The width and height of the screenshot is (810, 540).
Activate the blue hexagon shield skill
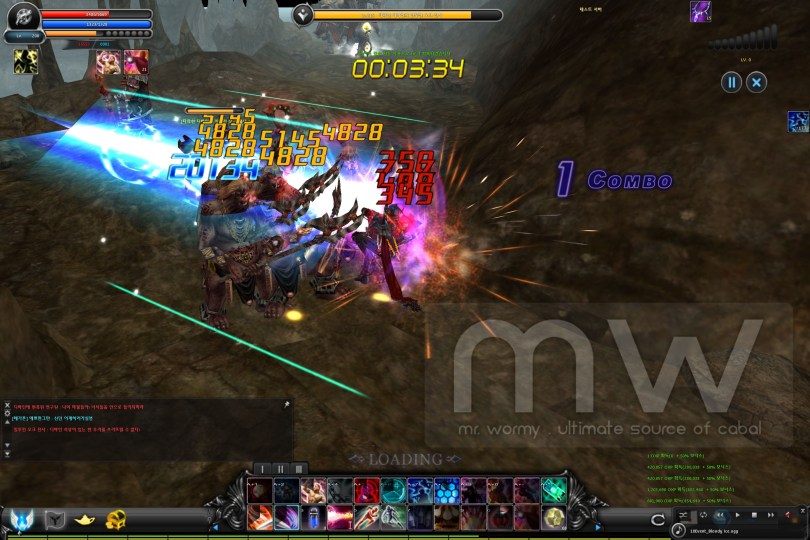[447, 491]
